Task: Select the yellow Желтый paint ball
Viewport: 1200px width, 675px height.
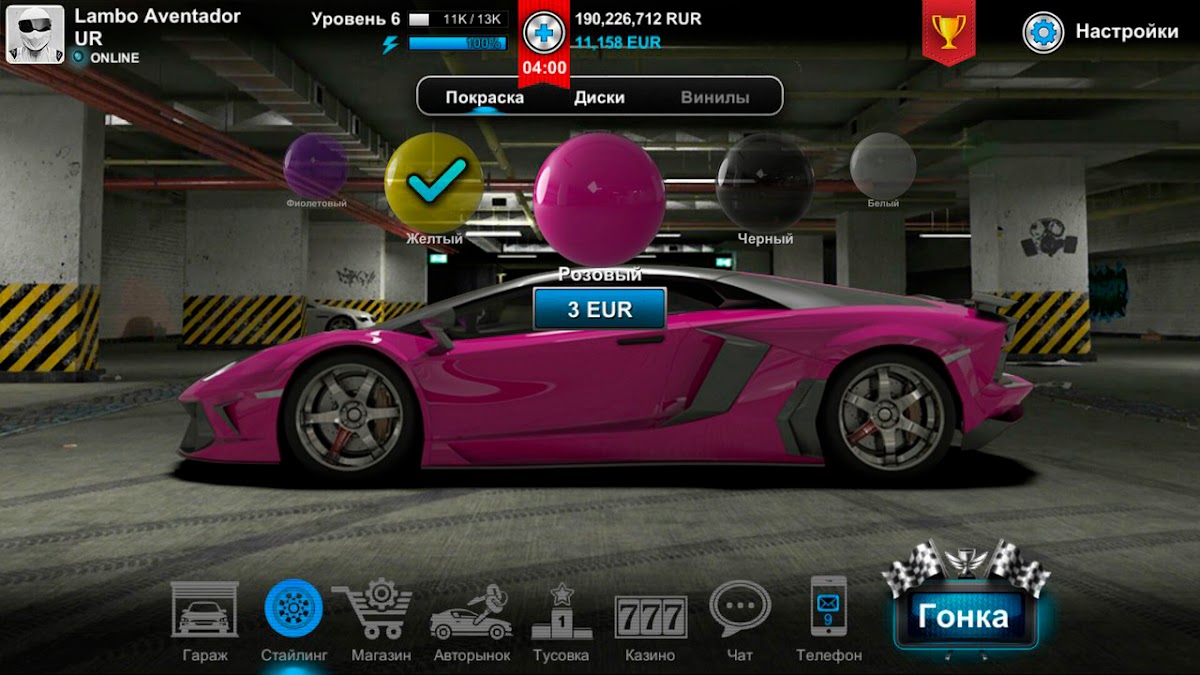Action: click(x=434, y=181)
